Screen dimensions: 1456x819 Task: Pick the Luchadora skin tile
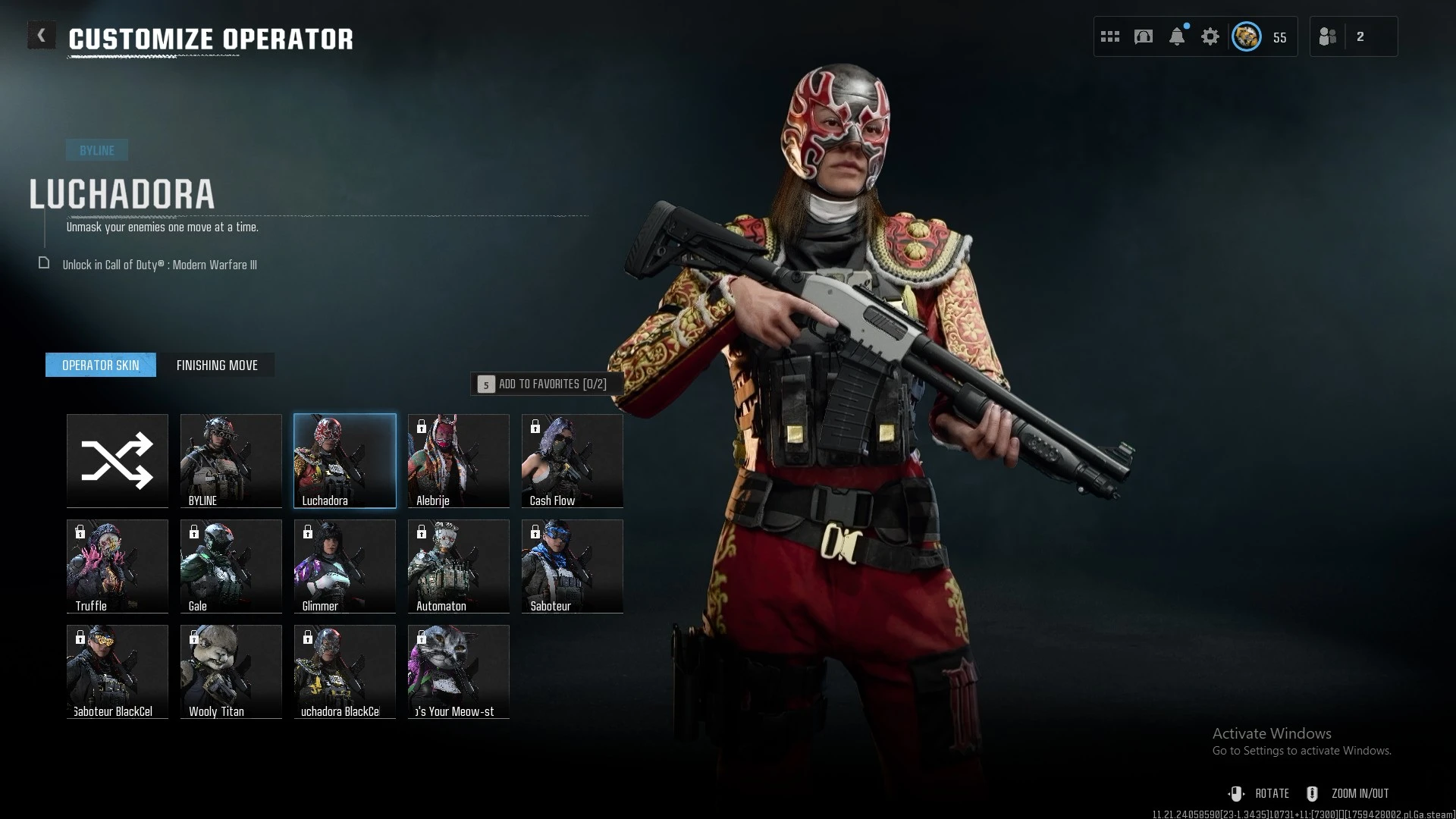point(345,460)
